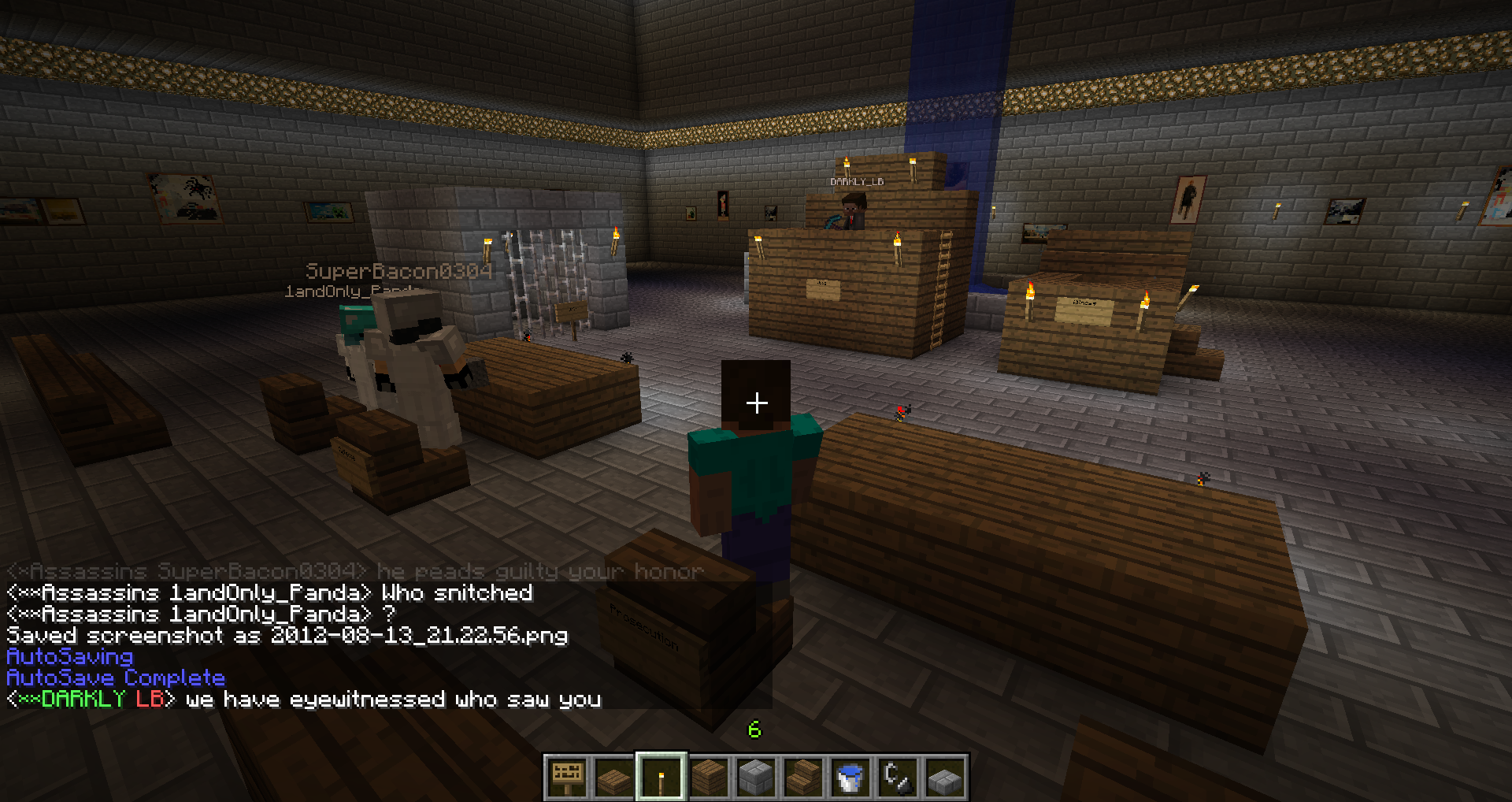Select the water bucket slot

(x=850, y=777)
